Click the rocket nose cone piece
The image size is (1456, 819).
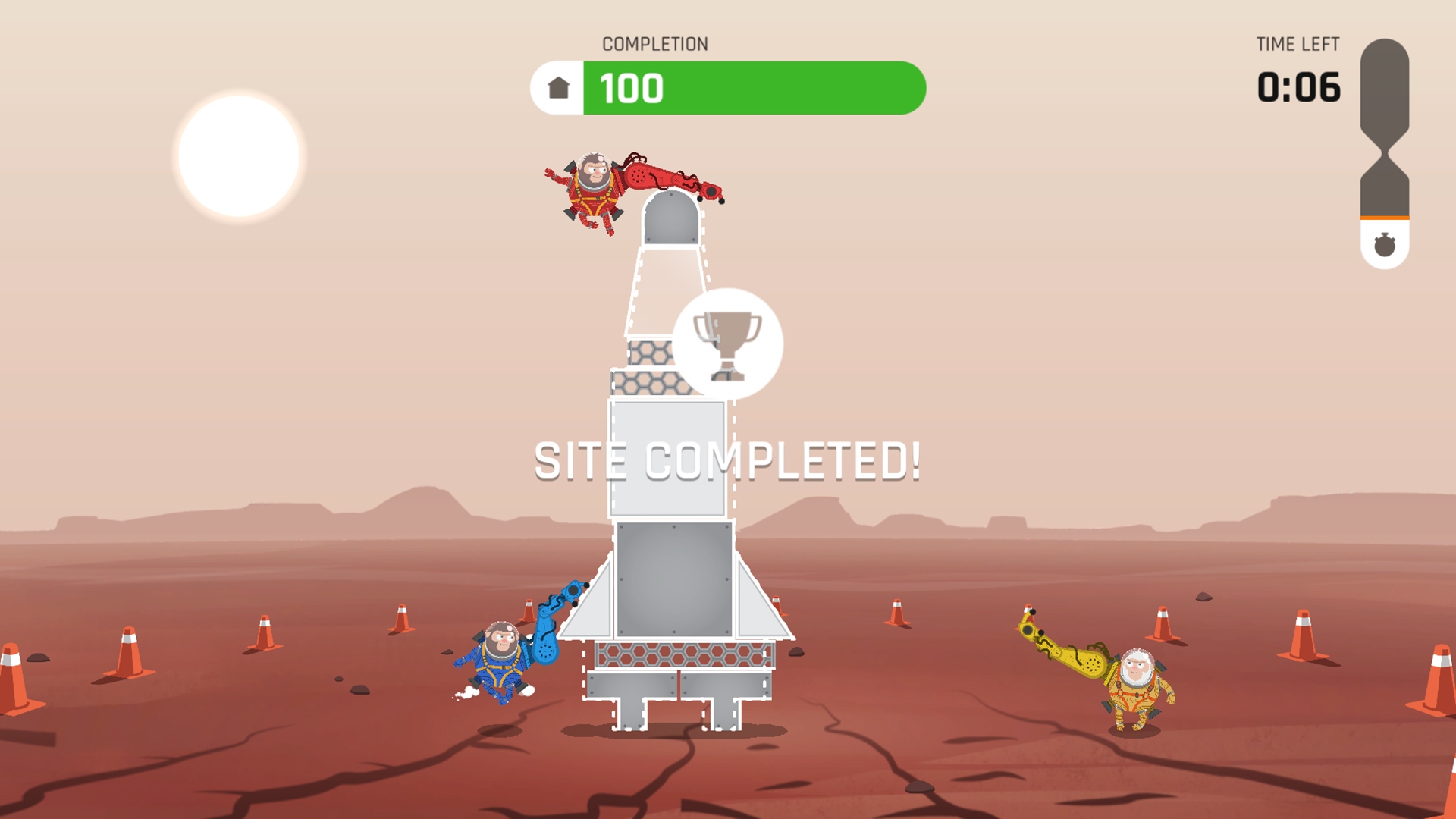click(671, 220)
